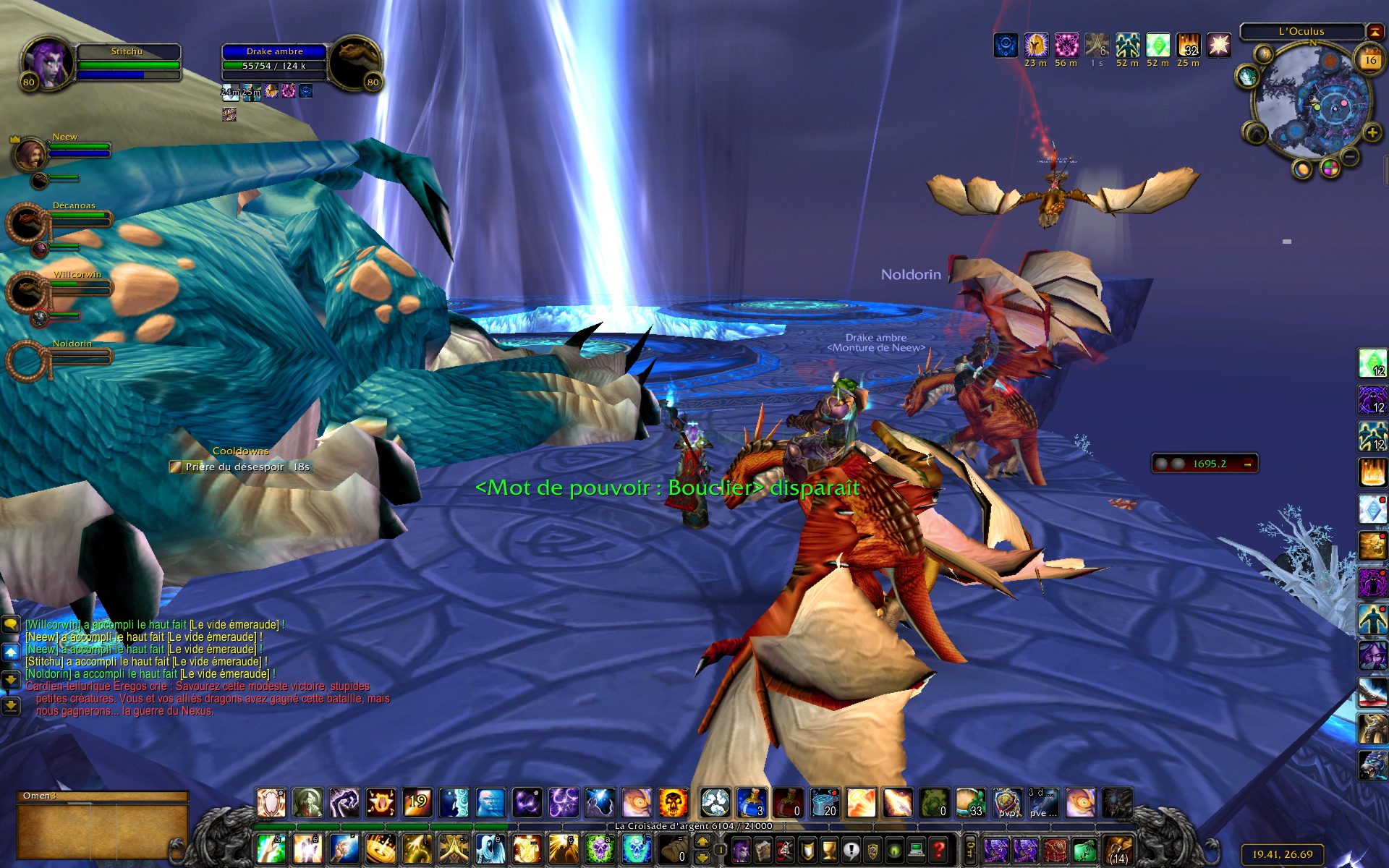Use the blue mana potion with 3 charges
The width and height of the screenshot is (1389, 868).
coord(752,803)
